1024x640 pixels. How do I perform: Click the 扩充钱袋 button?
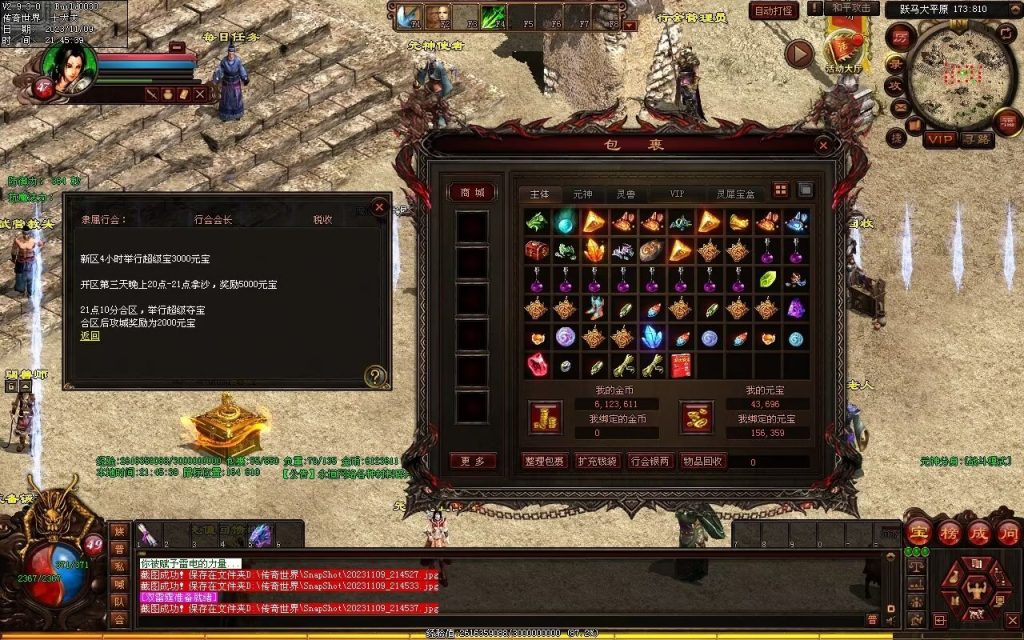coord(598,461)
